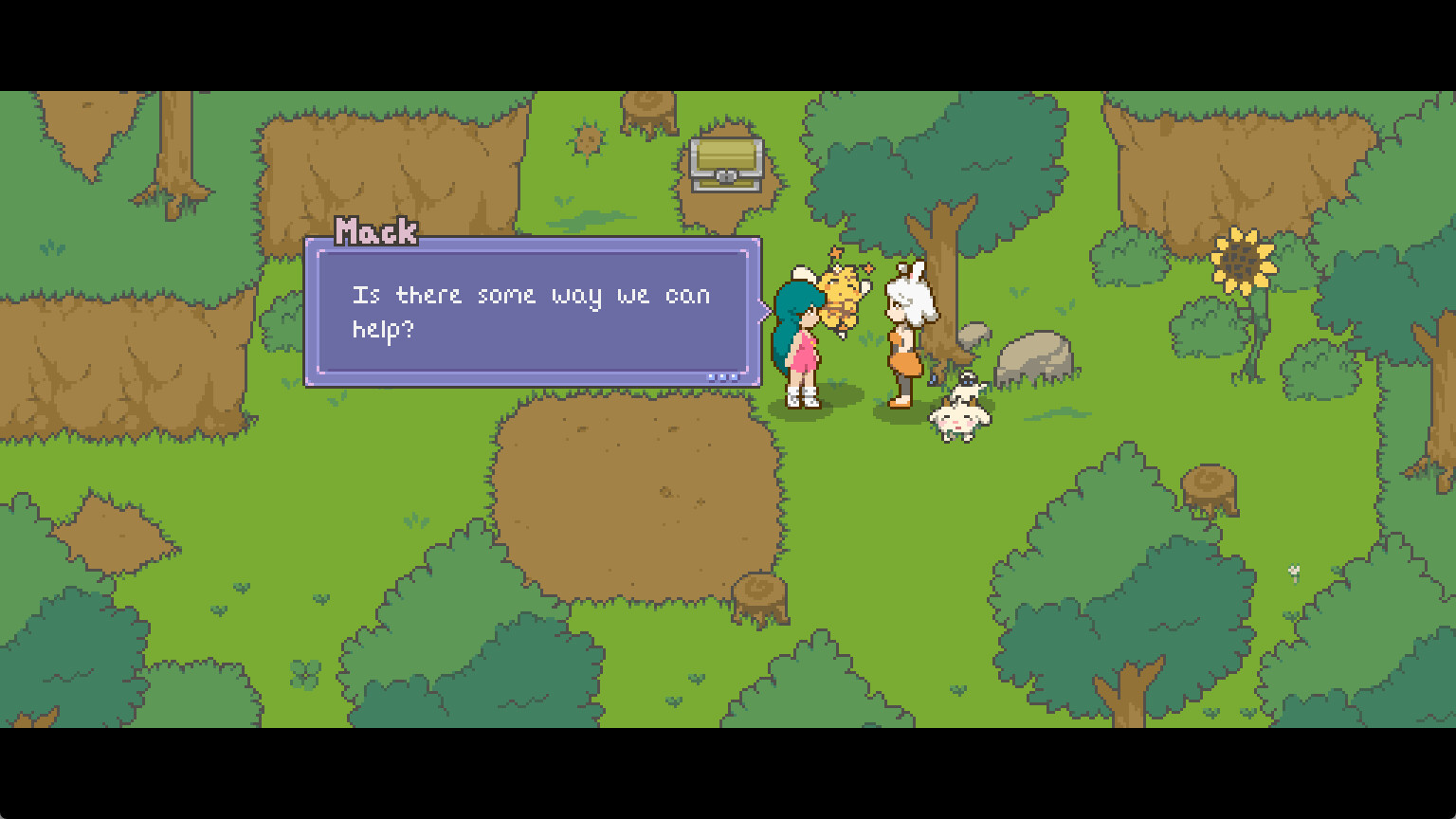
Task: Click the sunflower on the right
Action: pyautogui.click(x=1243, y=258)
